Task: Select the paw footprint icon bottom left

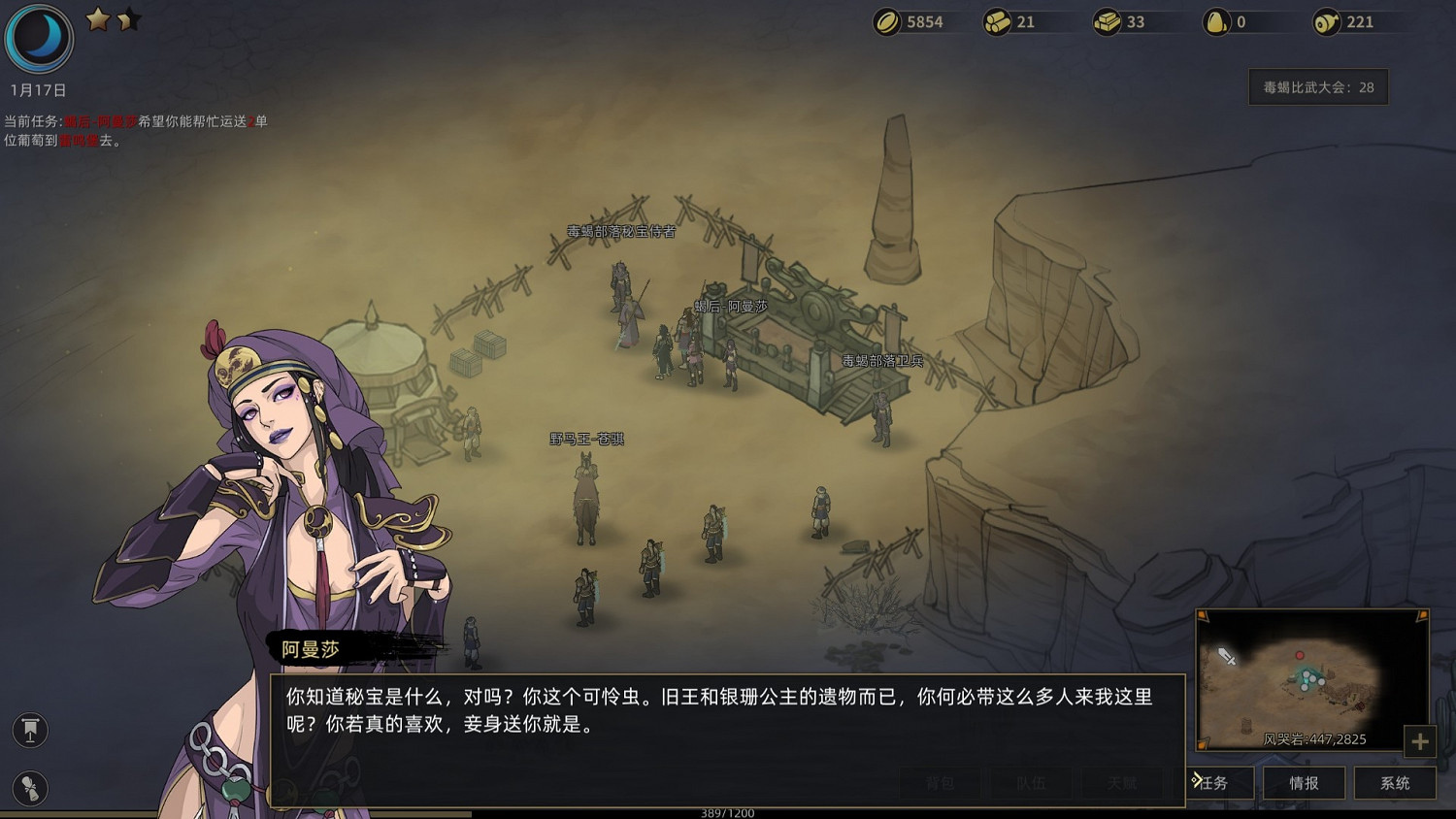Action: point(29,790)
